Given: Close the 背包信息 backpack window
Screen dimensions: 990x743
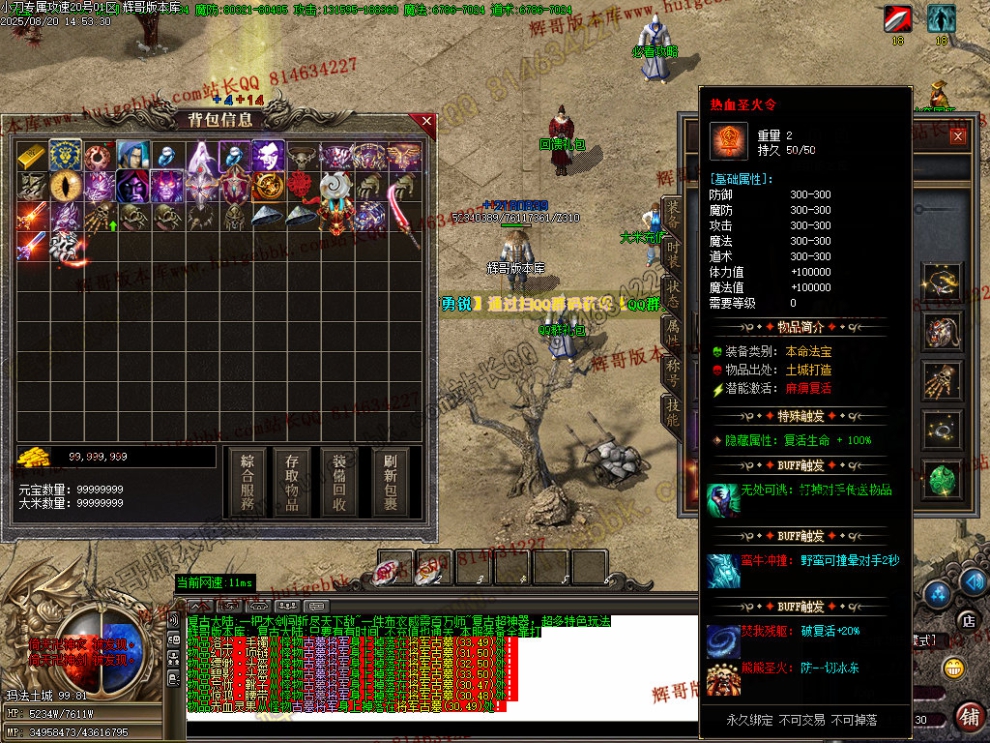Looking at the screenshot, I should 427,122.
